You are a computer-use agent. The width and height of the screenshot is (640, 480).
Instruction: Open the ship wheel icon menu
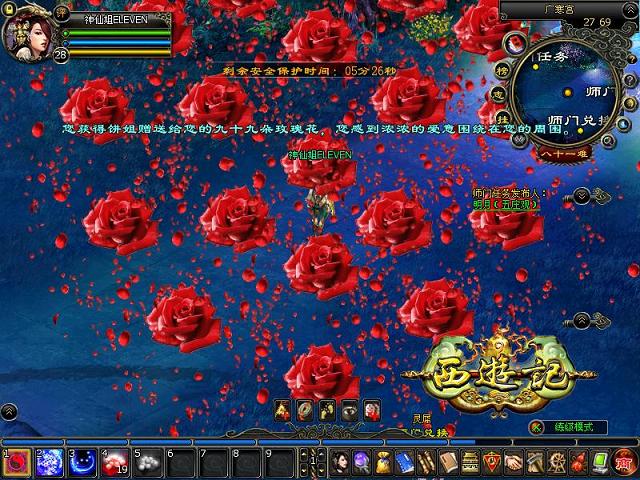coord(558,462)
